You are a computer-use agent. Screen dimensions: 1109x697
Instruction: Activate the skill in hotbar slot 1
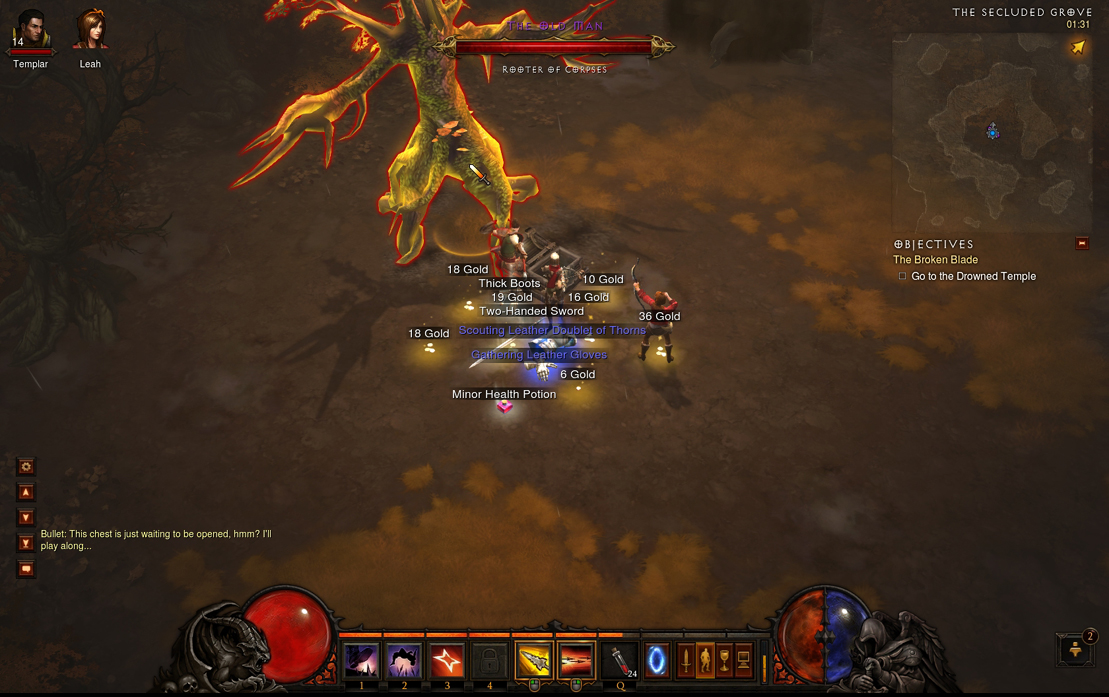[361, 661]
